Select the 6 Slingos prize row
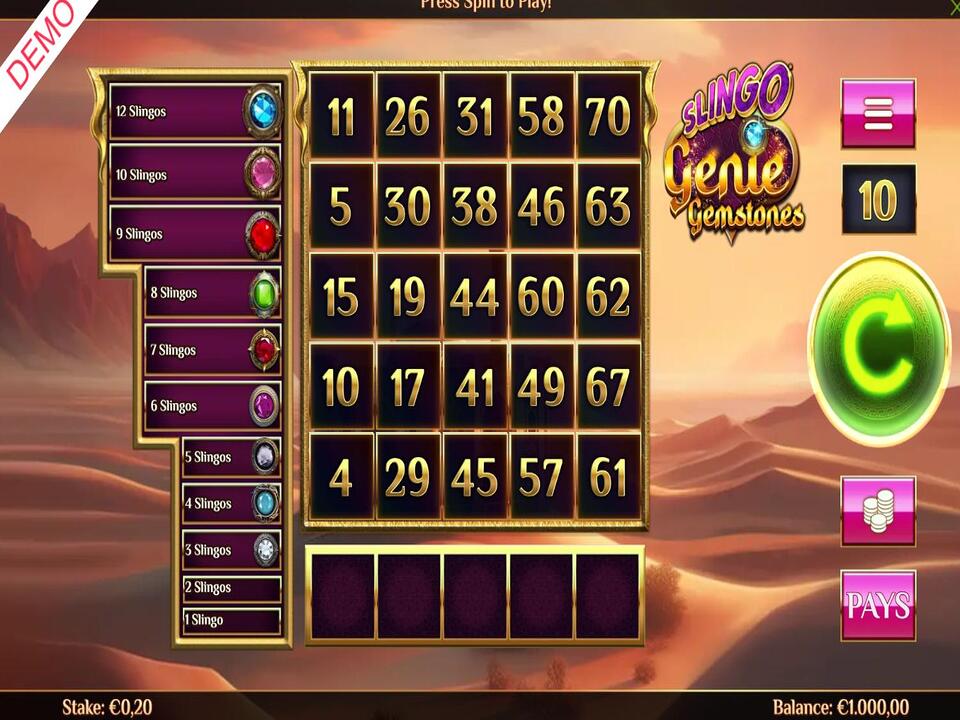This screenshot has width=960, height=720. [212, 406]
